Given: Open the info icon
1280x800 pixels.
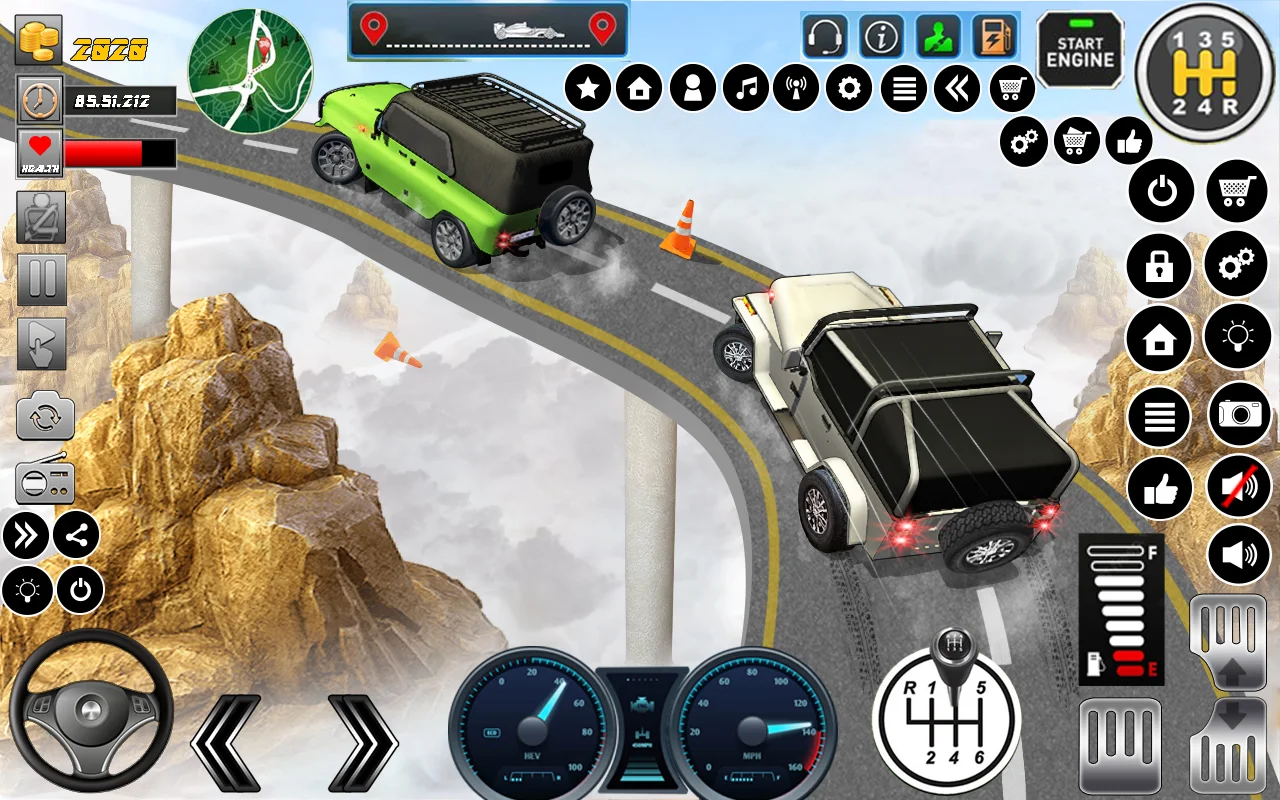Looking at the screenshot, I should [881, 37].
